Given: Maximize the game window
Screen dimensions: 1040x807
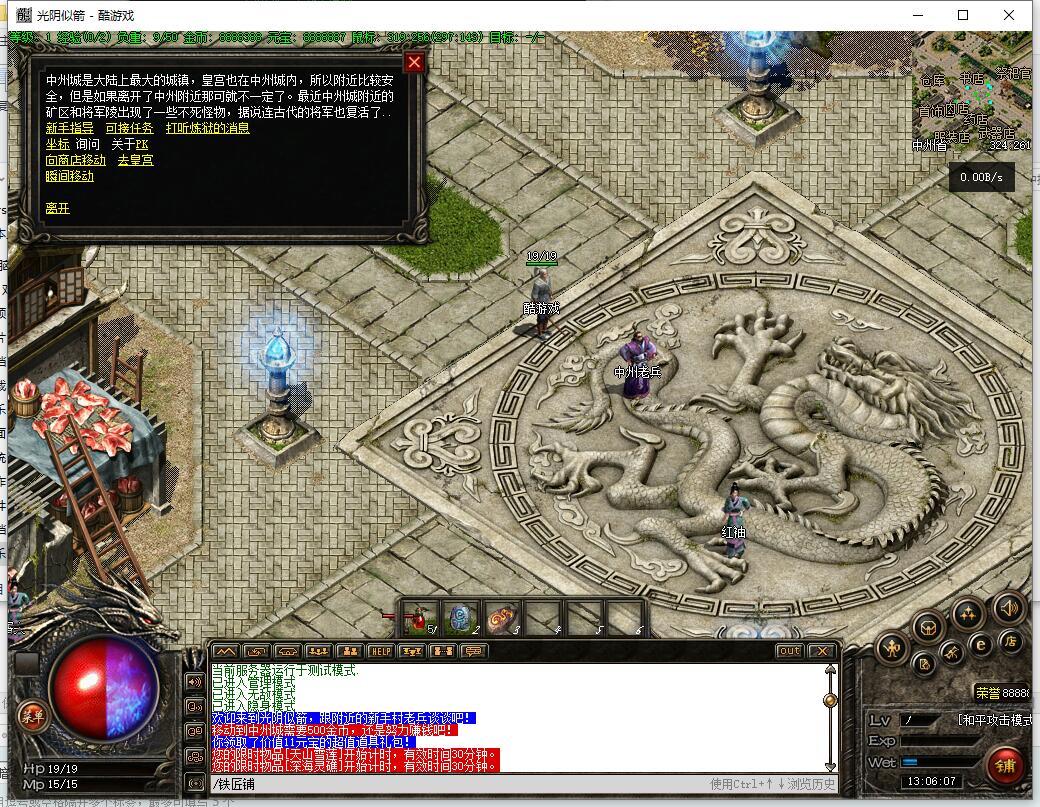Looking at the screenshot, I should pyautogui.click(x=963, y=15).
